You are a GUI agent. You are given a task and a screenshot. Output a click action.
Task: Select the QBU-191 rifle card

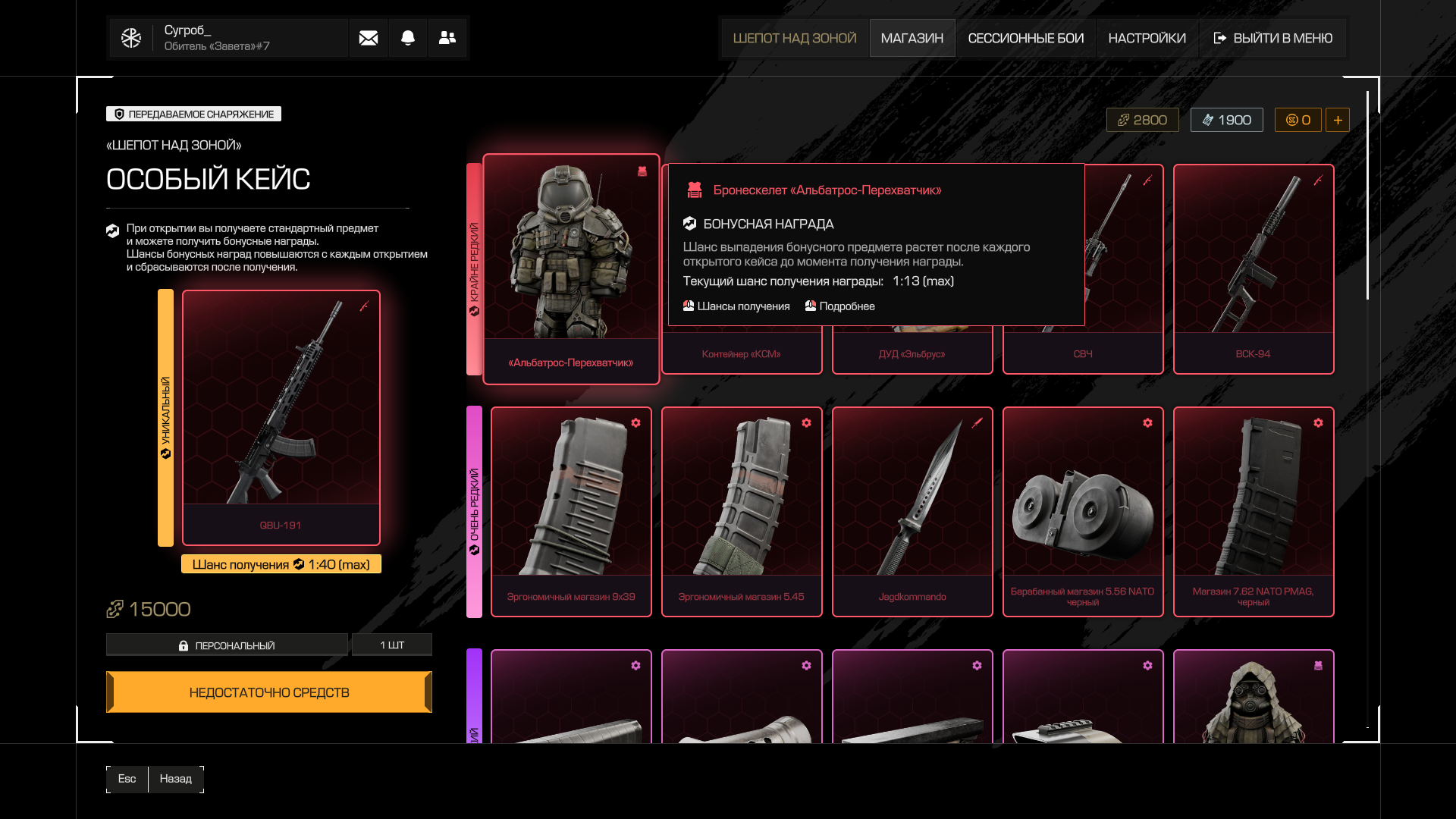point(281,417)
